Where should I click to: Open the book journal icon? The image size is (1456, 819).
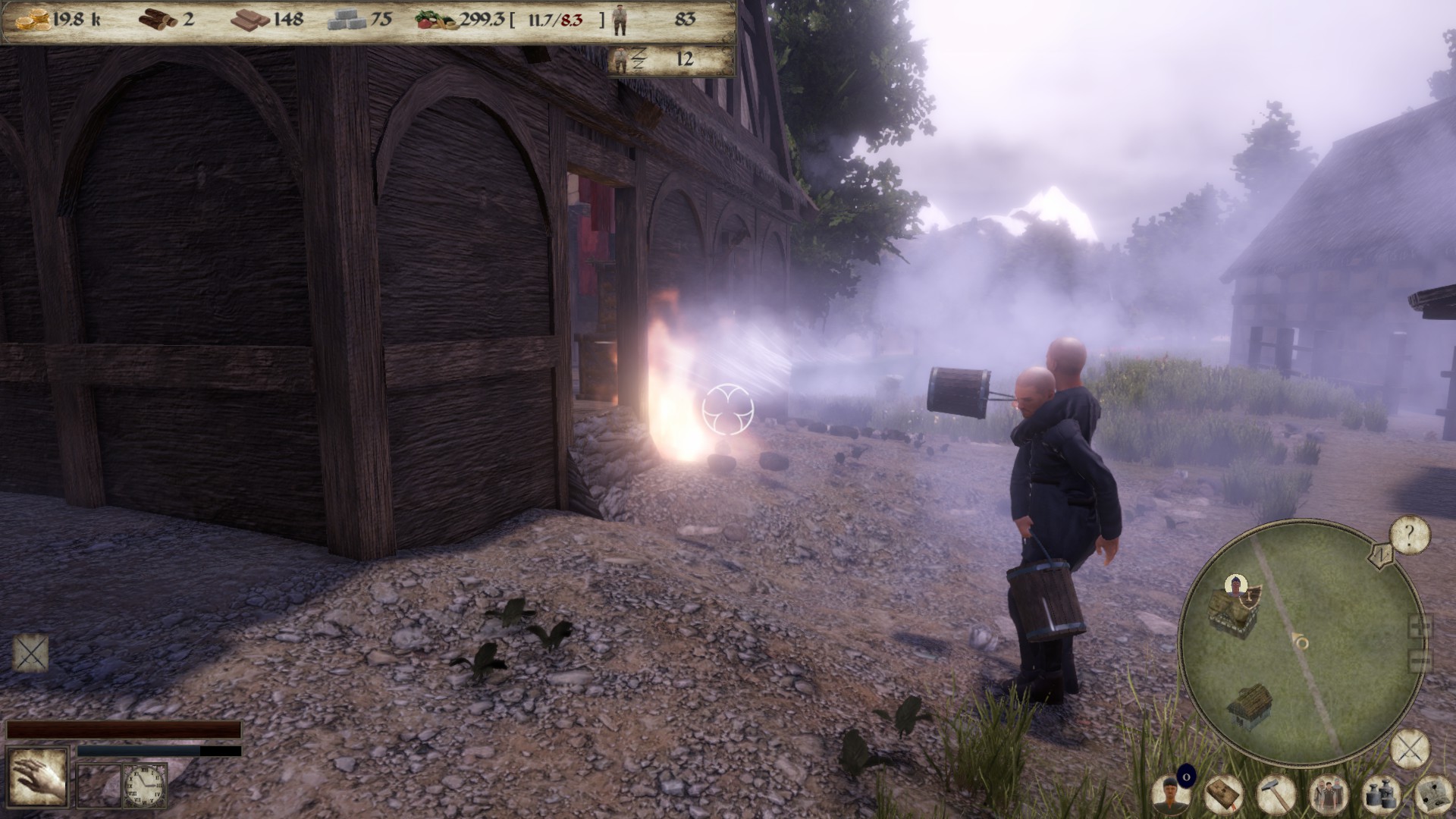pyautogui.click(x=1222, y=794)
